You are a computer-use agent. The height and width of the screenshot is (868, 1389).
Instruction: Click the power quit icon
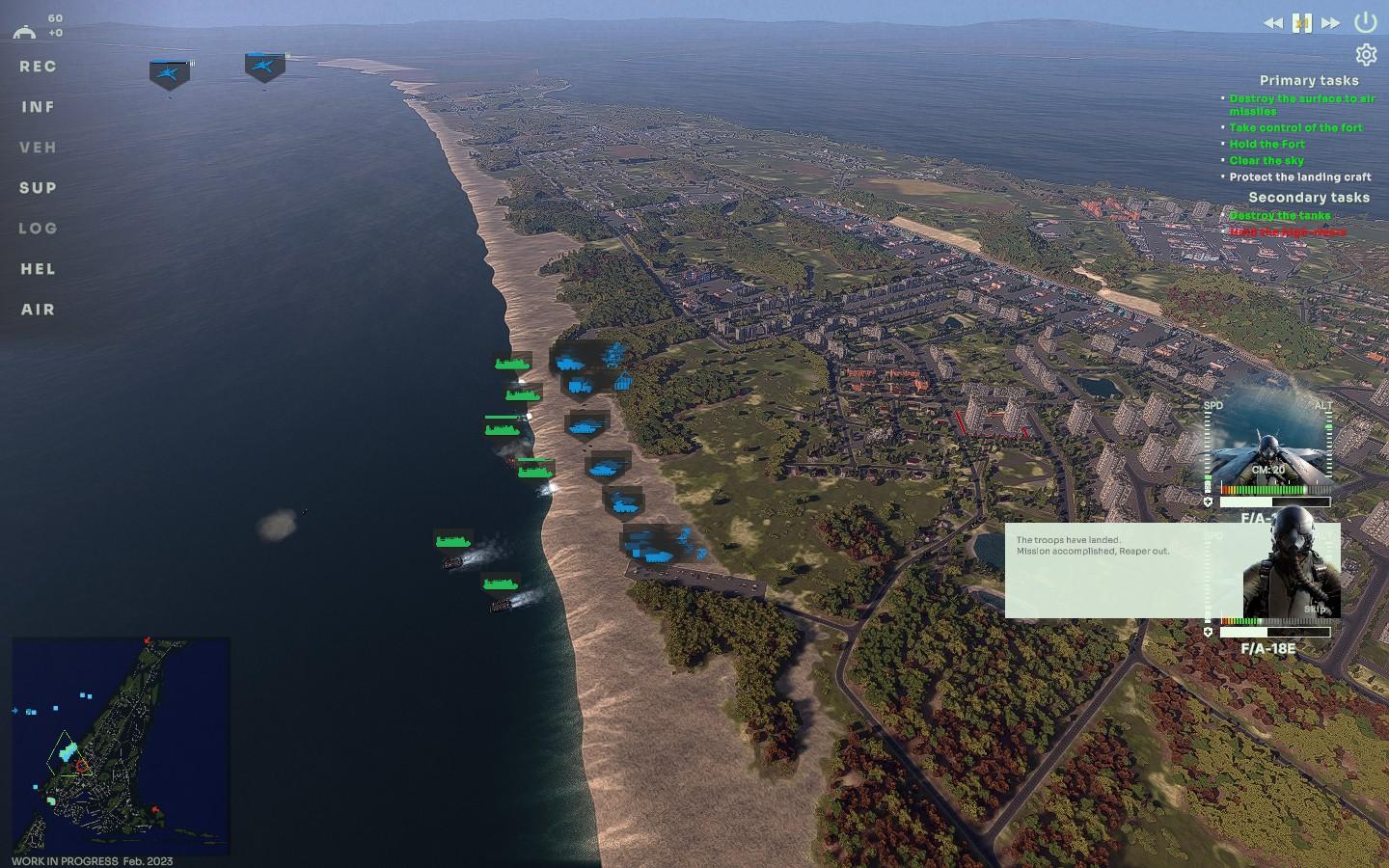[x=1365, y=22]
